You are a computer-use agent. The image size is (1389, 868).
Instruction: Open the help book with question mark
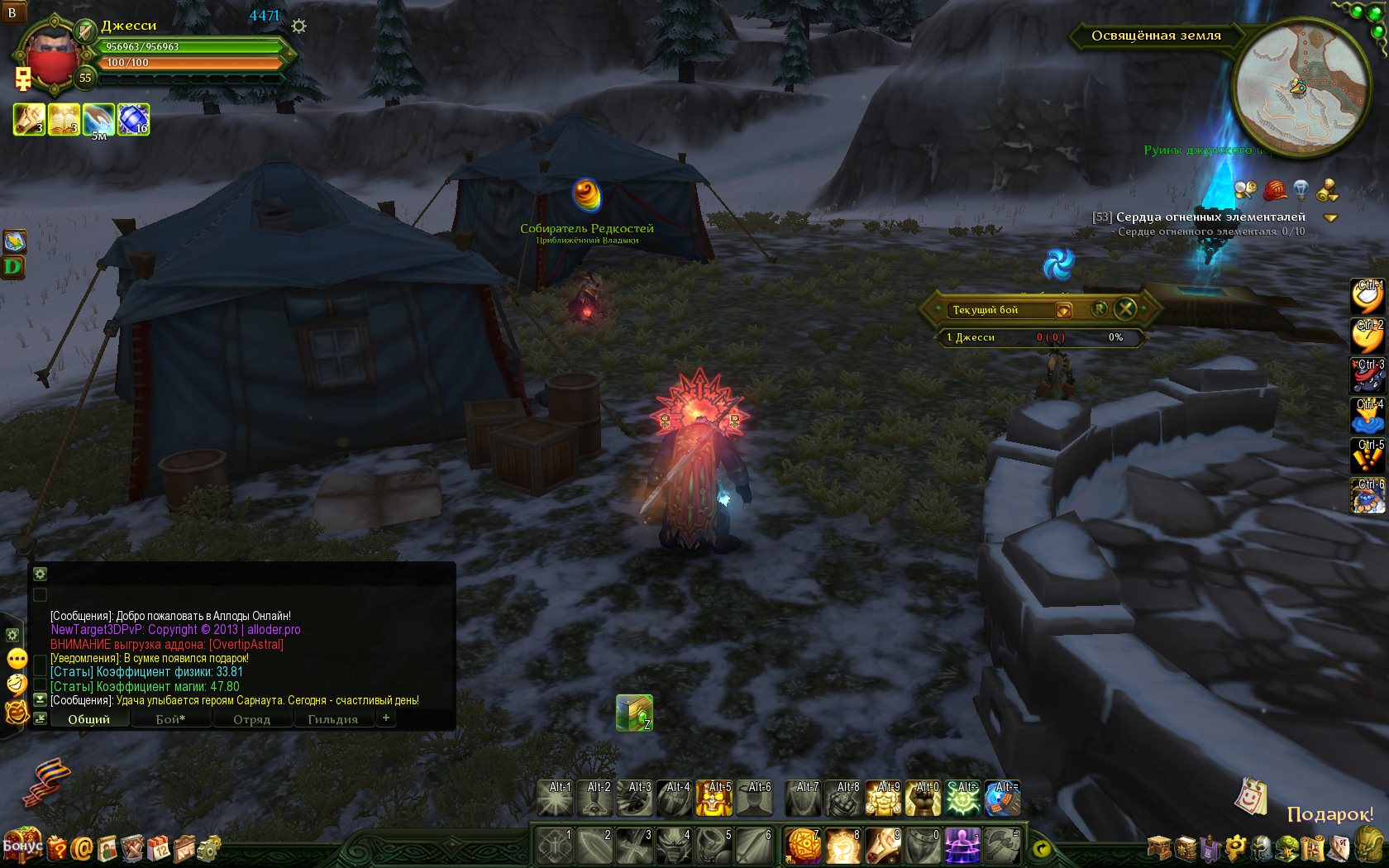click(x=56, y=848)
